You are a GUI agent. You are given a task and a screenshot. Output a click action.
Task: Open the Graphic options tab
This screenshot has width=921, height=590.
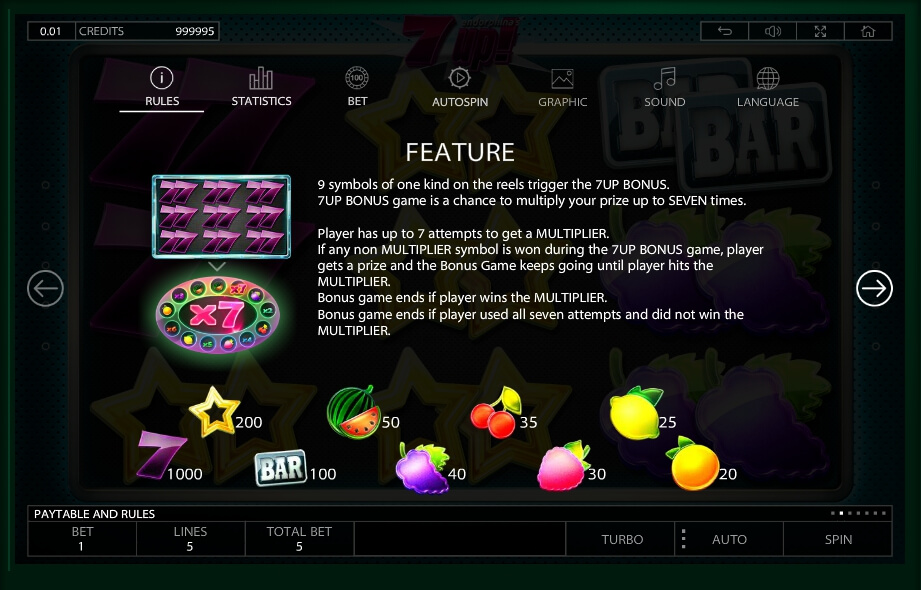563,87
